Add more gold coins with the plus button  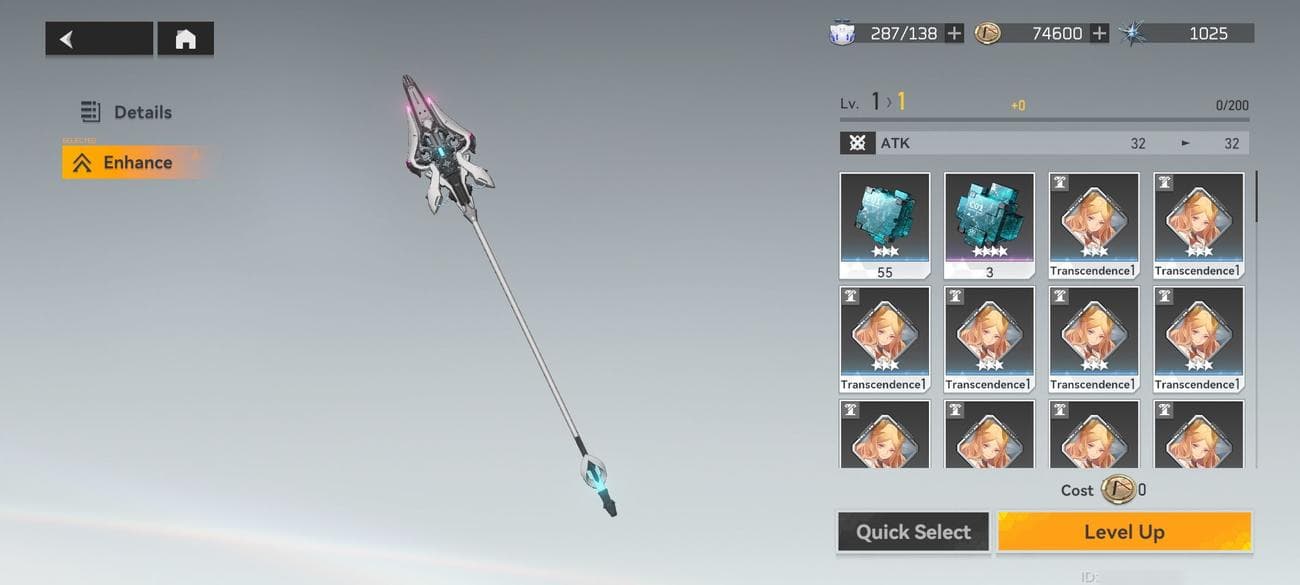[x=1099, y=33]
